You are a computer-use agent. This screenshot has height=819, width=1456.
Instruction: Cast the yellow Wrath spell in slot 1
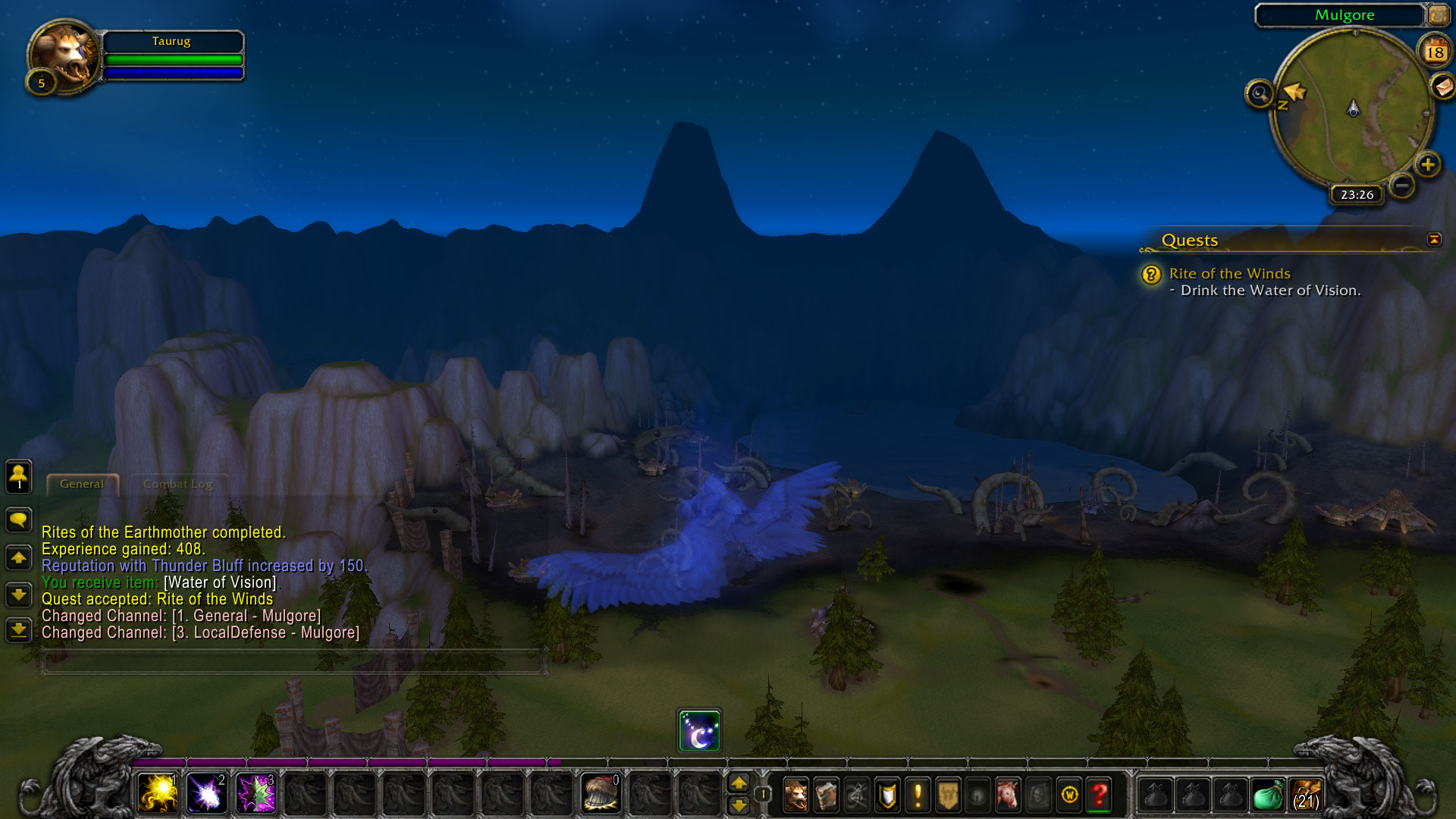click(x=158, y=794)
